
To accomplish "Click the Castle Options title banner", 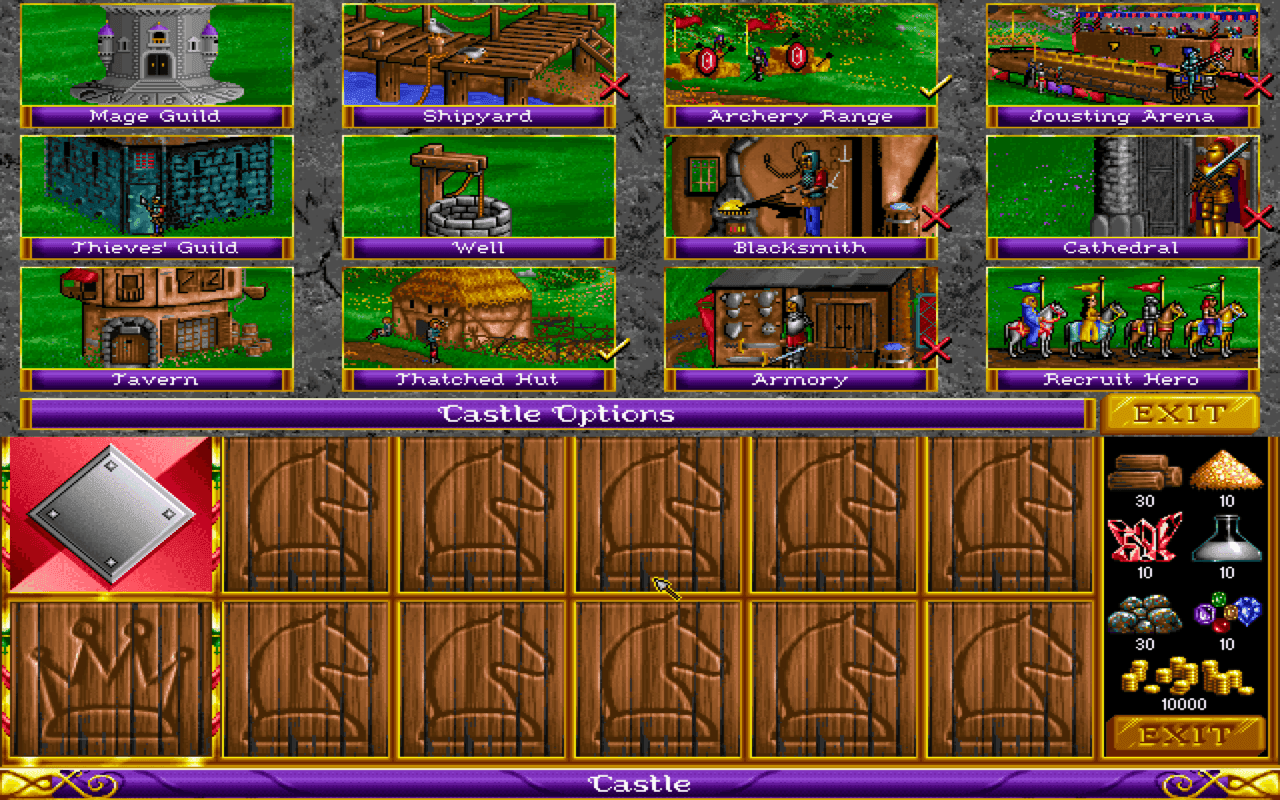I will pos(560,412).
